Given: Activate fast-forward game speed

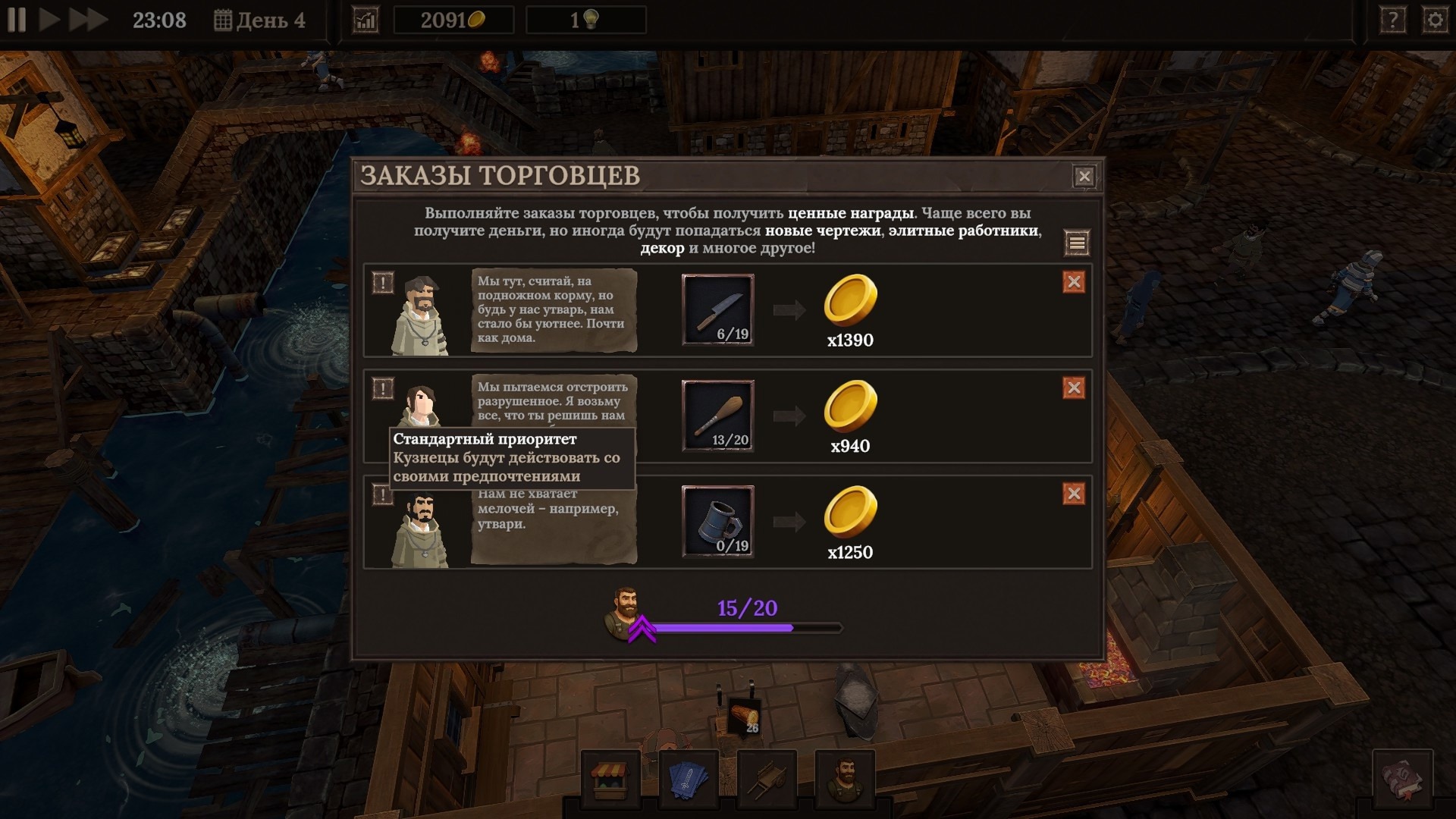Looking at the screenshot, I should point(88,20).
